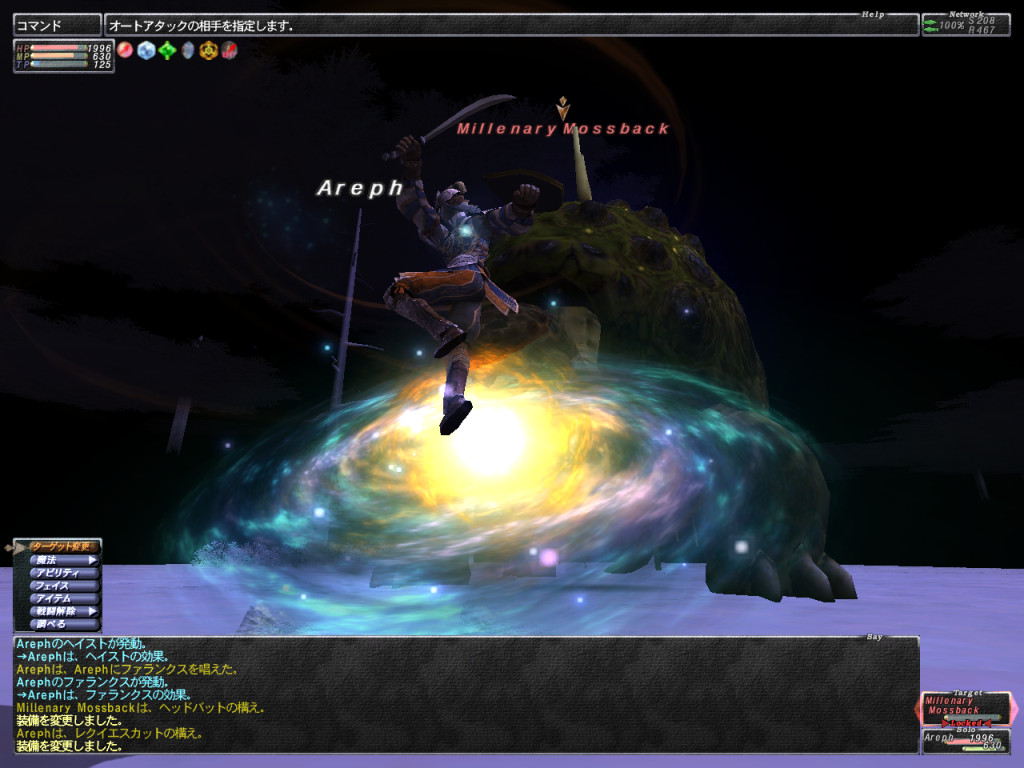Select Areph in the Solo party list
1024x768 pixels.
point(966,741)
